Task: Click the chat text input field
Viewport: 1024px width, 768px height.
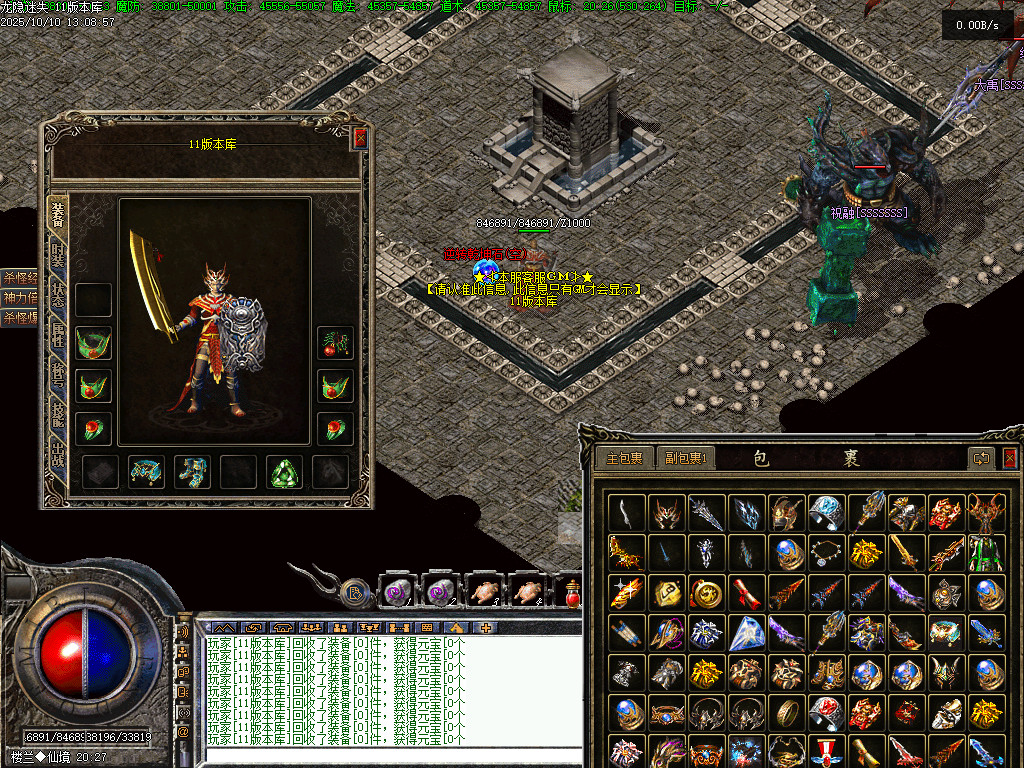Action: coord(390,756)
